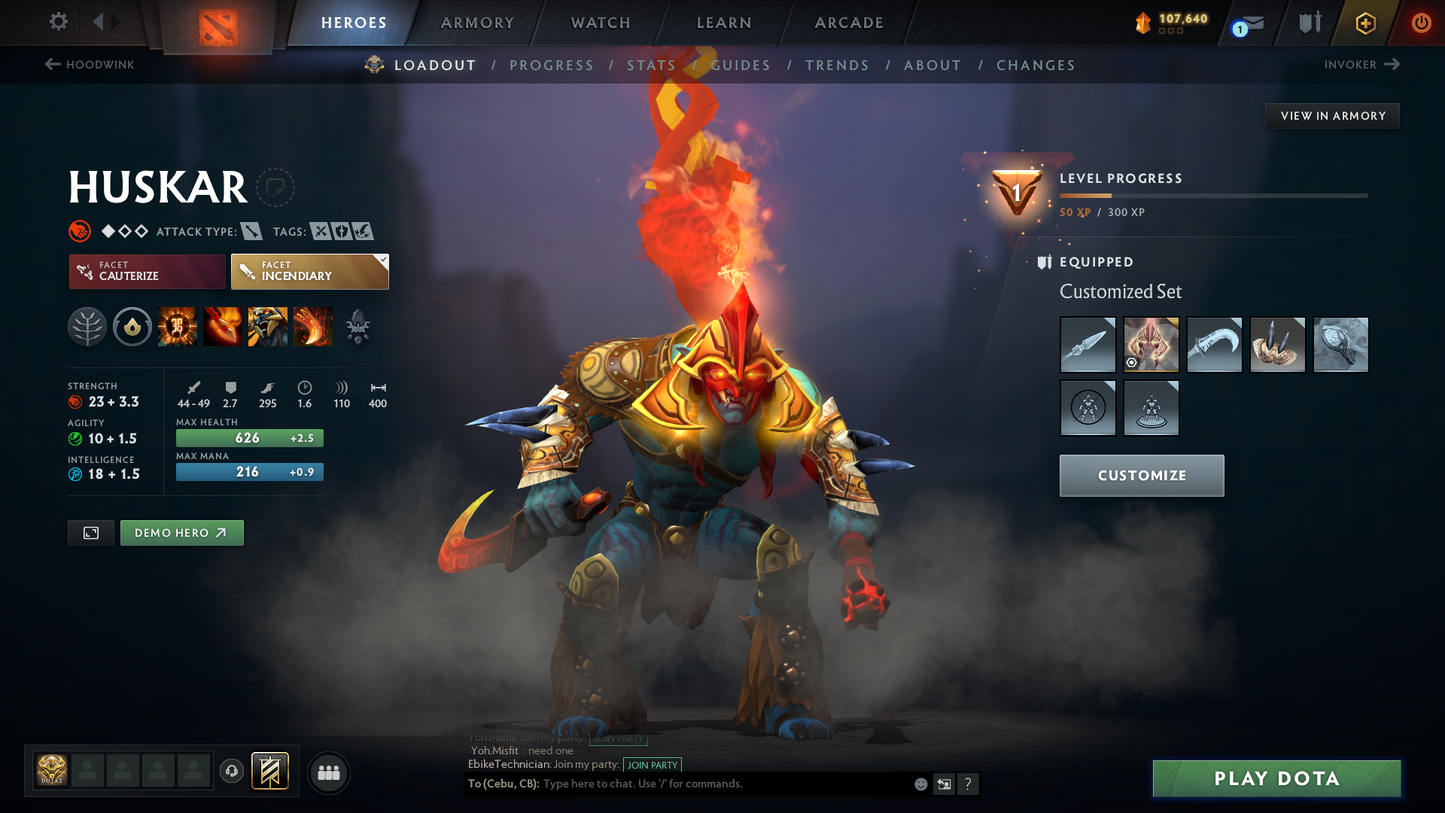Join EbikeTechnician's party from chat

(x=652, y=765)
